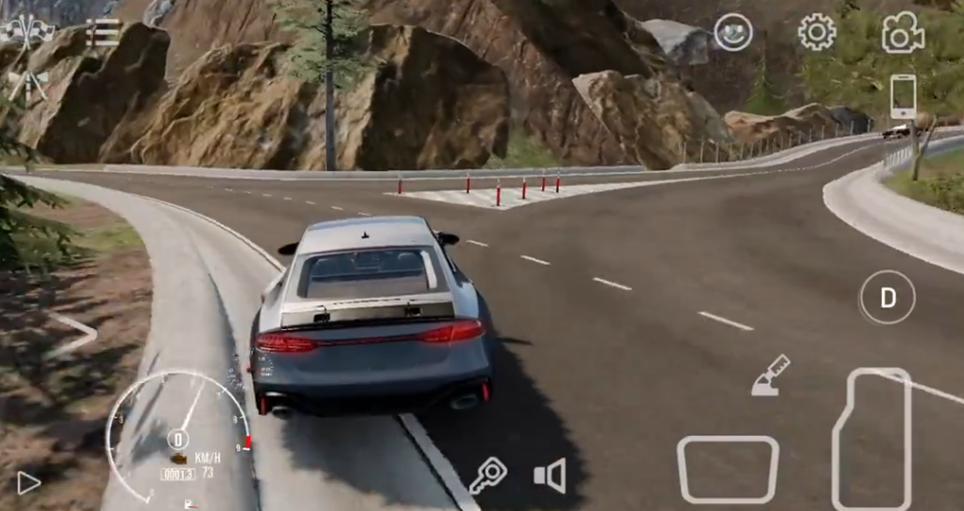Apply the brake pedal

pos(727,468)
